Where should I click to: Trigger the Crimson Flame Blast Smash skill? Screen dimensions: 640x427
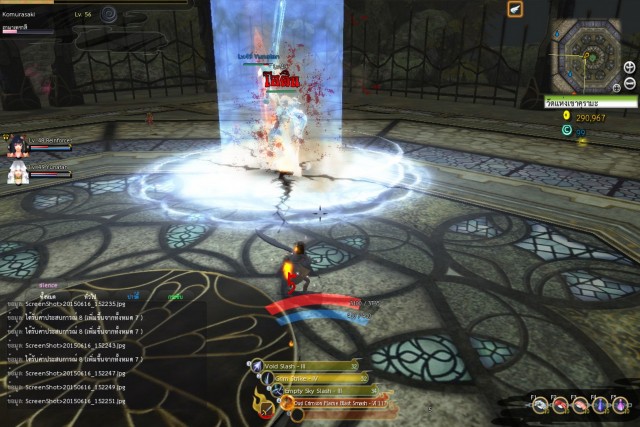click(x=283, y=404)
